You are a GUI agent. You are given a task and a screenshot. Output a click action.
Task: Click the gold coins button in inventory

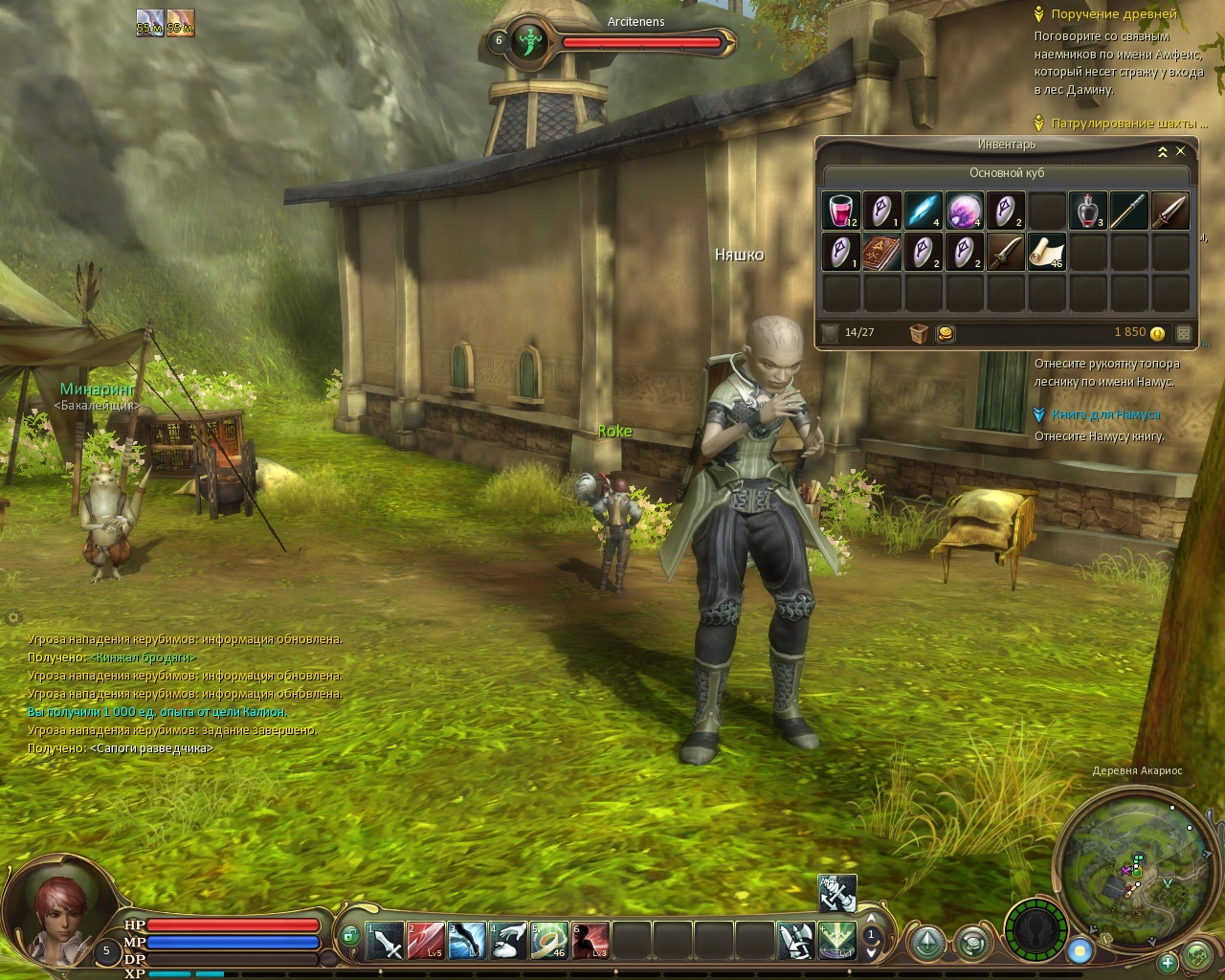(x=944, y=333)
